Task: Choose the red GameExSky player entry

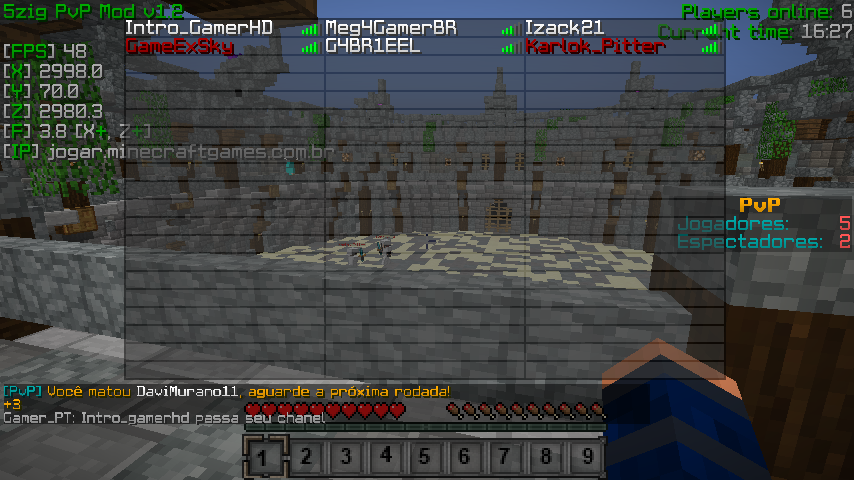Action: point(180,46)
